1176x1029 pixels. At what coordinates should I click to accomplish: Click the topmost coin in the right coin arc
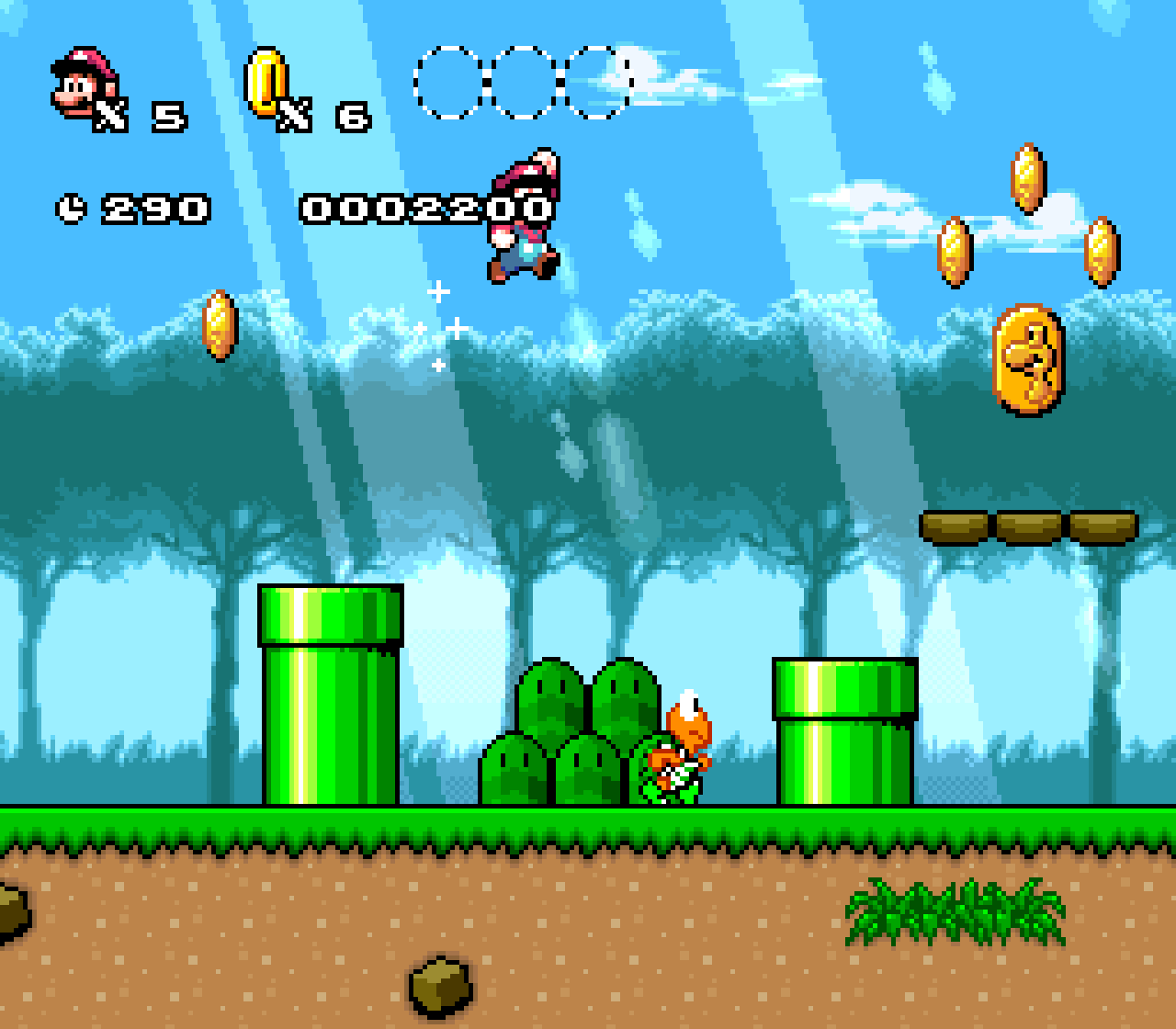(1029, 180)
